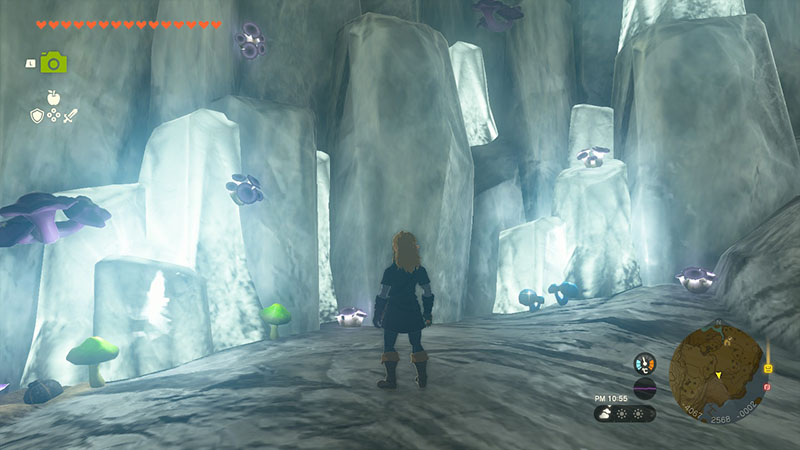Viewport: 800px width, 450px height.
Task: Activate the four-circle ability wheel icon
Action: 53,117
